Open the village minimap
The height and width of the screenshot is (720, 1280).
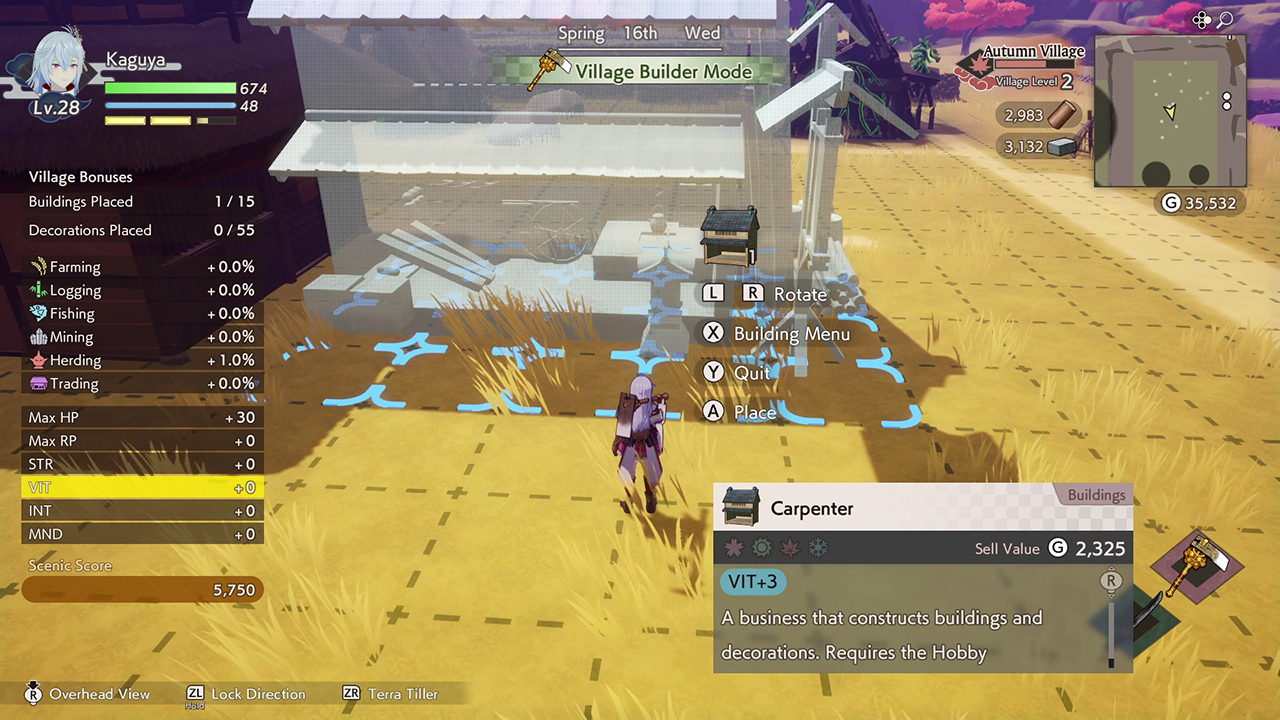1169,111
